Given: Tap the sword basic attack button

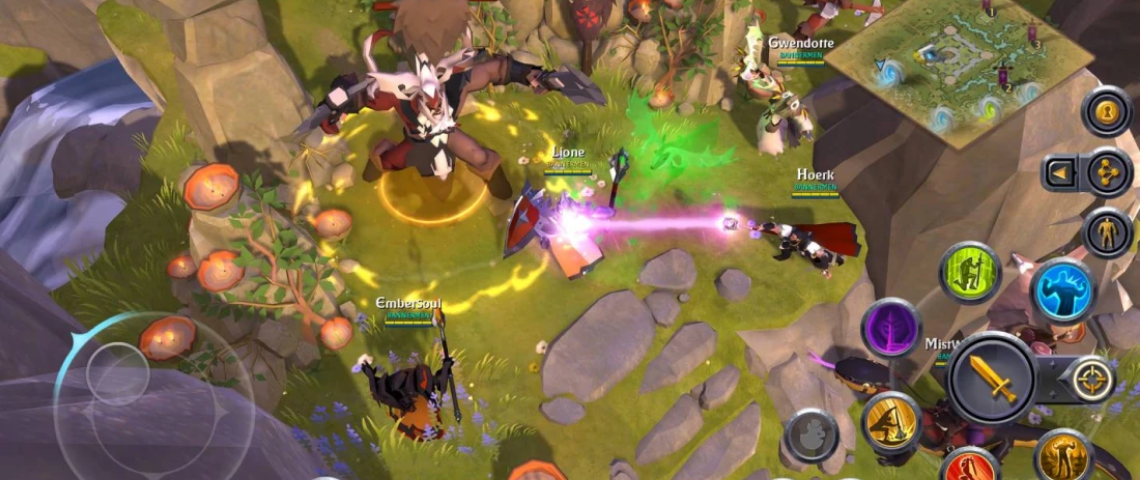Looking at the screenshot, I should click(x=991, y=378).
